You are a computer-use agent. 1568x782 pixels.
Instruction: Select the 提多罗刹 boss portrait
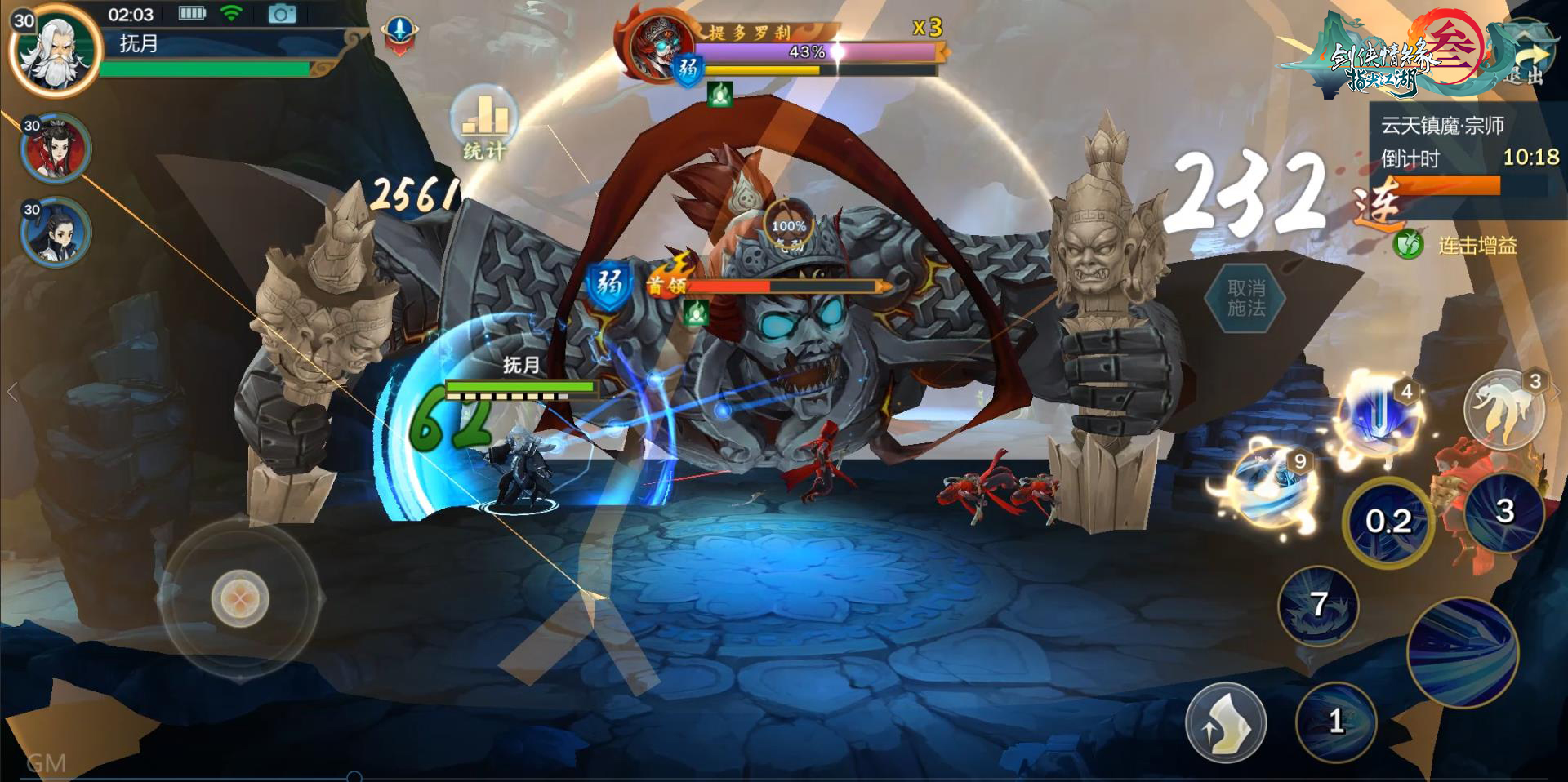657,45
